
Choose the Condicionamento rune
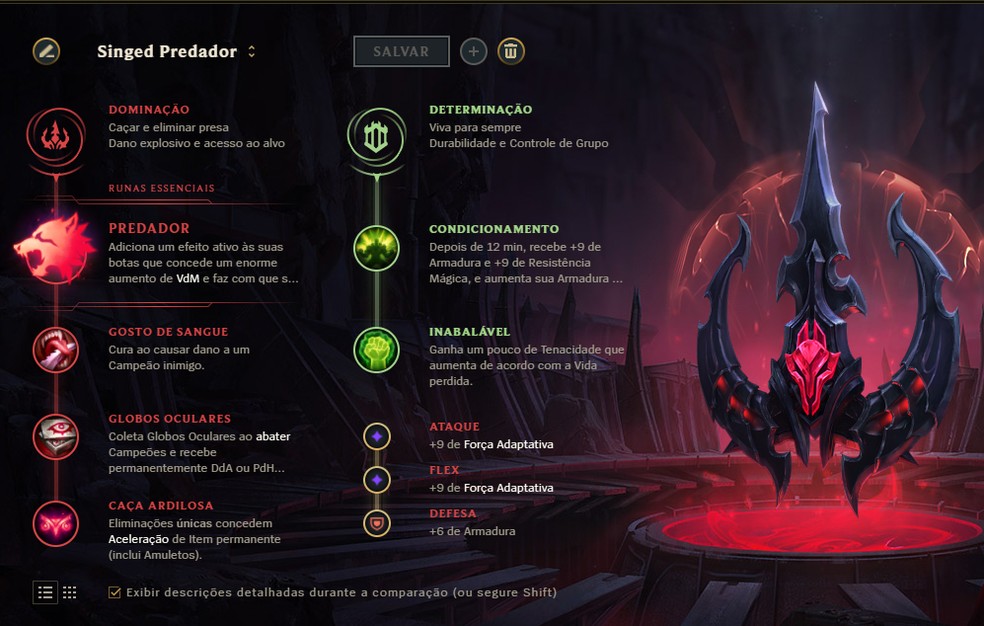(376, 248)
